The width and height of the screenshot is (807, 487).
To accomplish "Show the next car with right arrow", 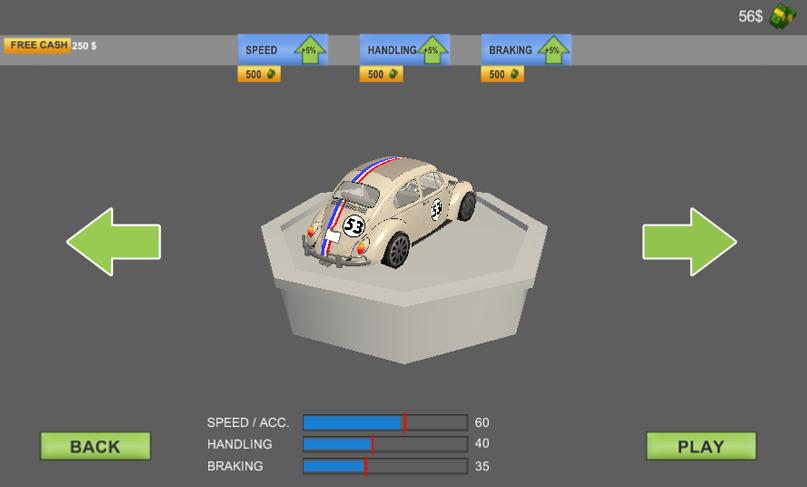I will (x=689, y=241).
